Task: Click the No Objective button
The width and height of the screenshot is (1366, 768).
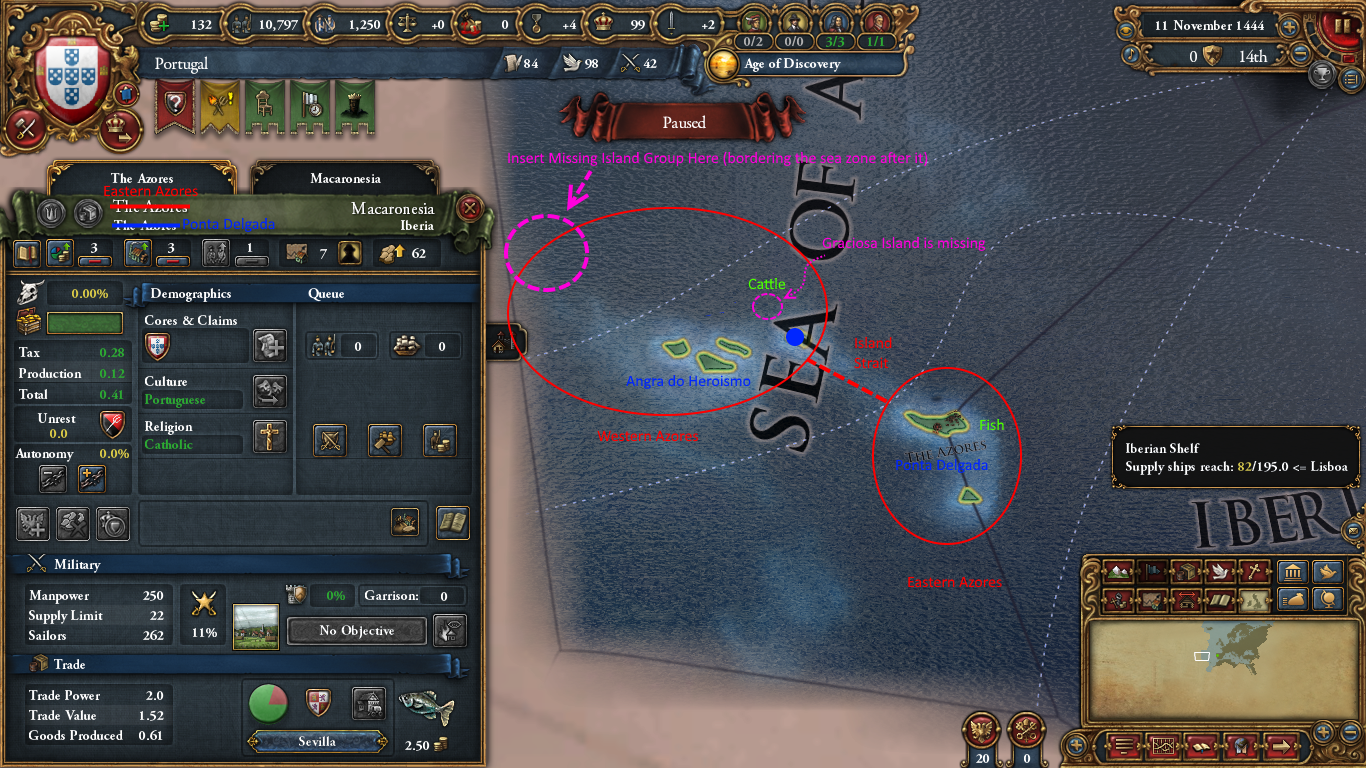Action: pyautogui.click(x=355, y=631)
